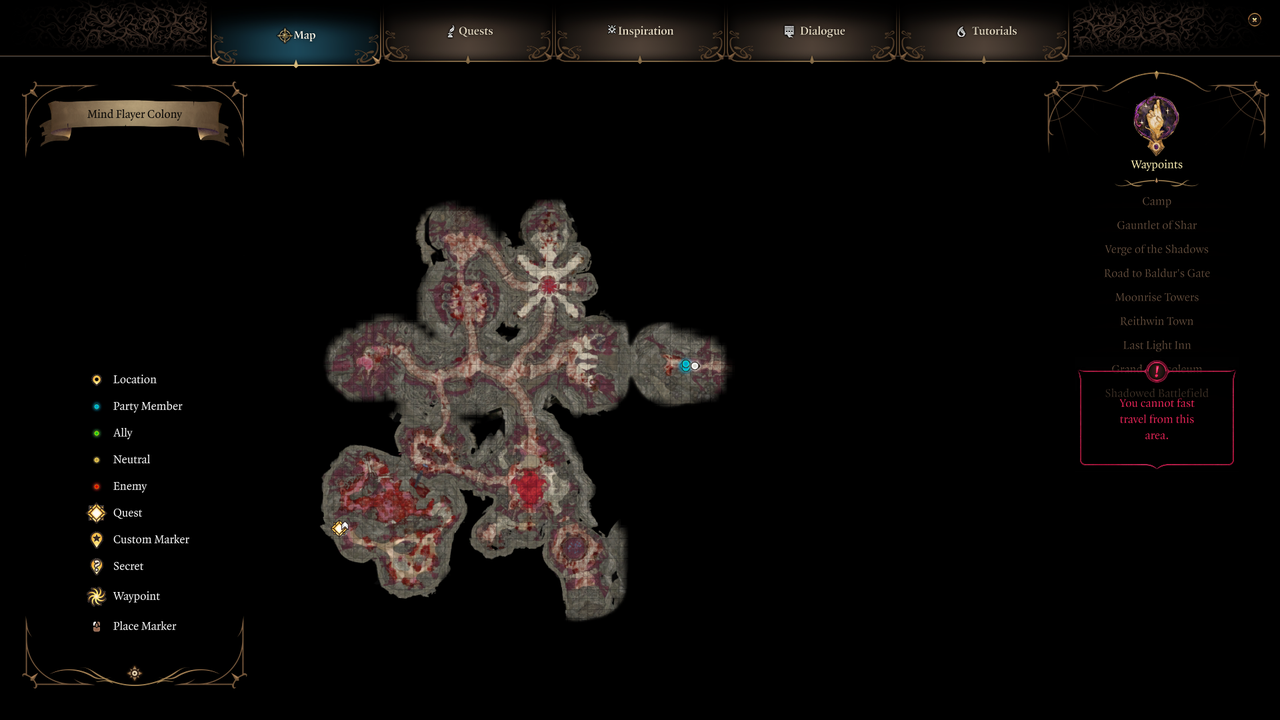Click the Custom Marker pin icon

click(x=96, y=539)
